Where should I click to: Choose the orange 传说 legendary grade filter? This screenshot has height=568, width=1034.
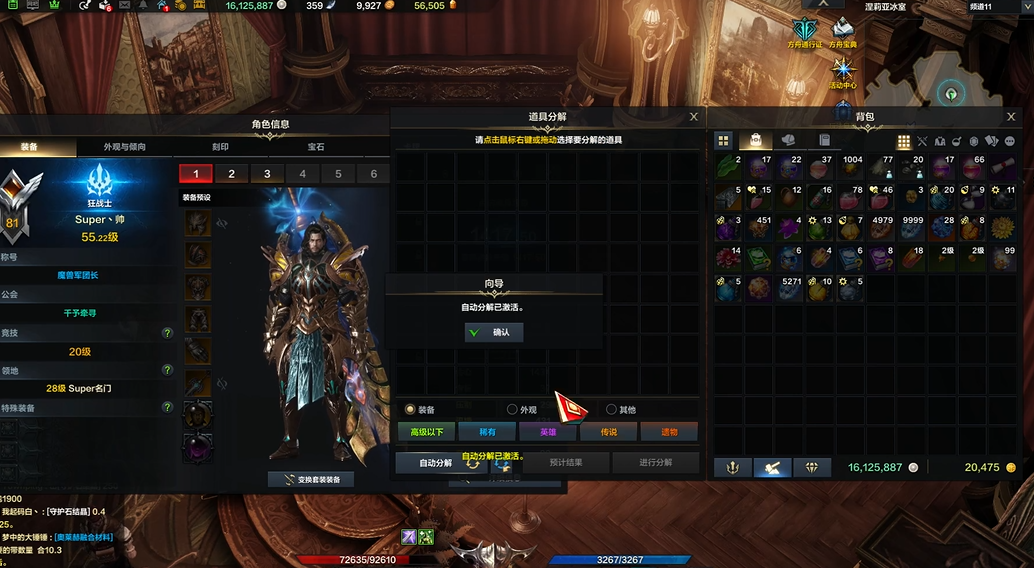609,432
